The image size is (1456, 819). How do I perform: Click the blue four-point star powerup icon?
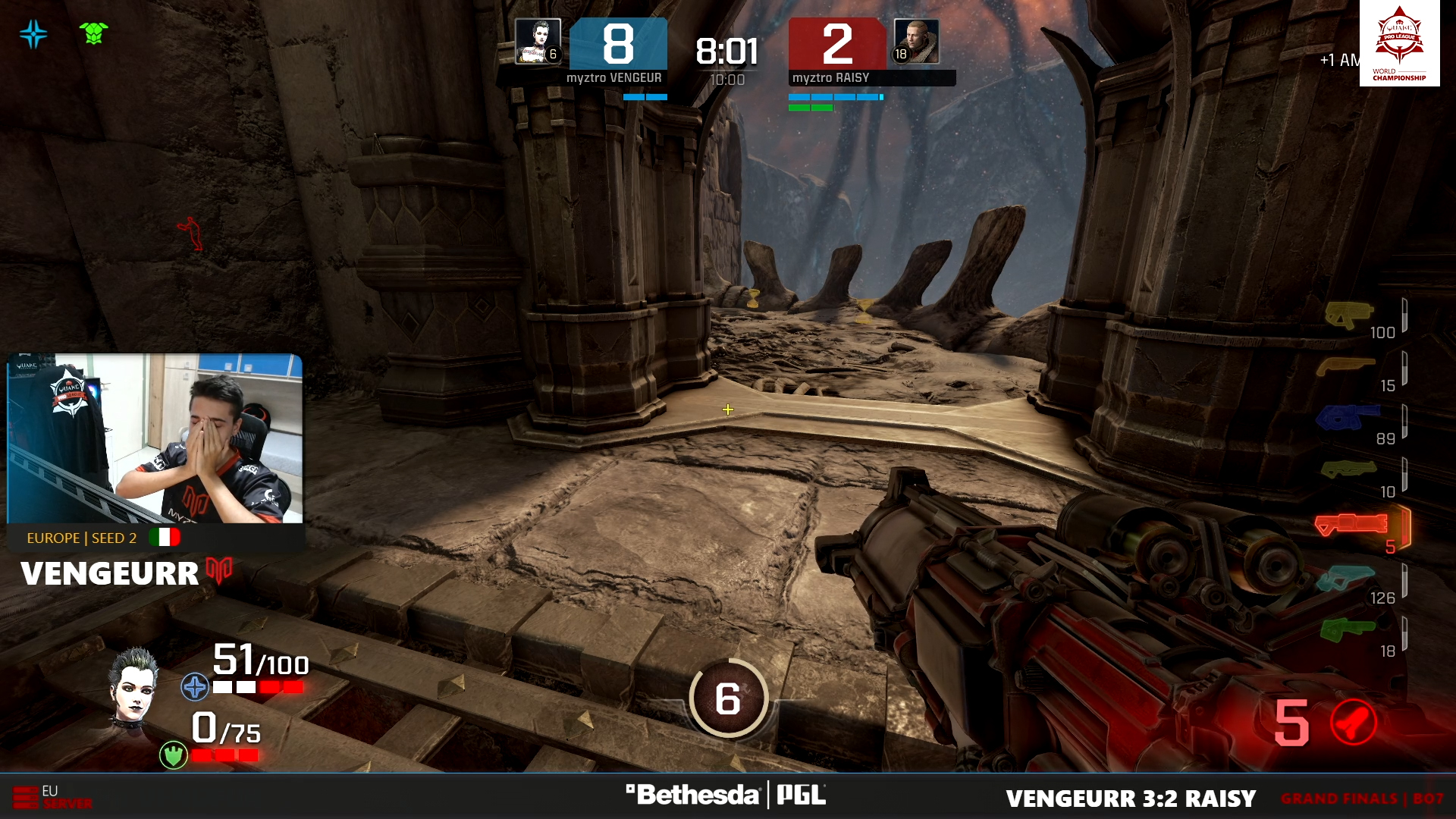click(x=34, y=34)
